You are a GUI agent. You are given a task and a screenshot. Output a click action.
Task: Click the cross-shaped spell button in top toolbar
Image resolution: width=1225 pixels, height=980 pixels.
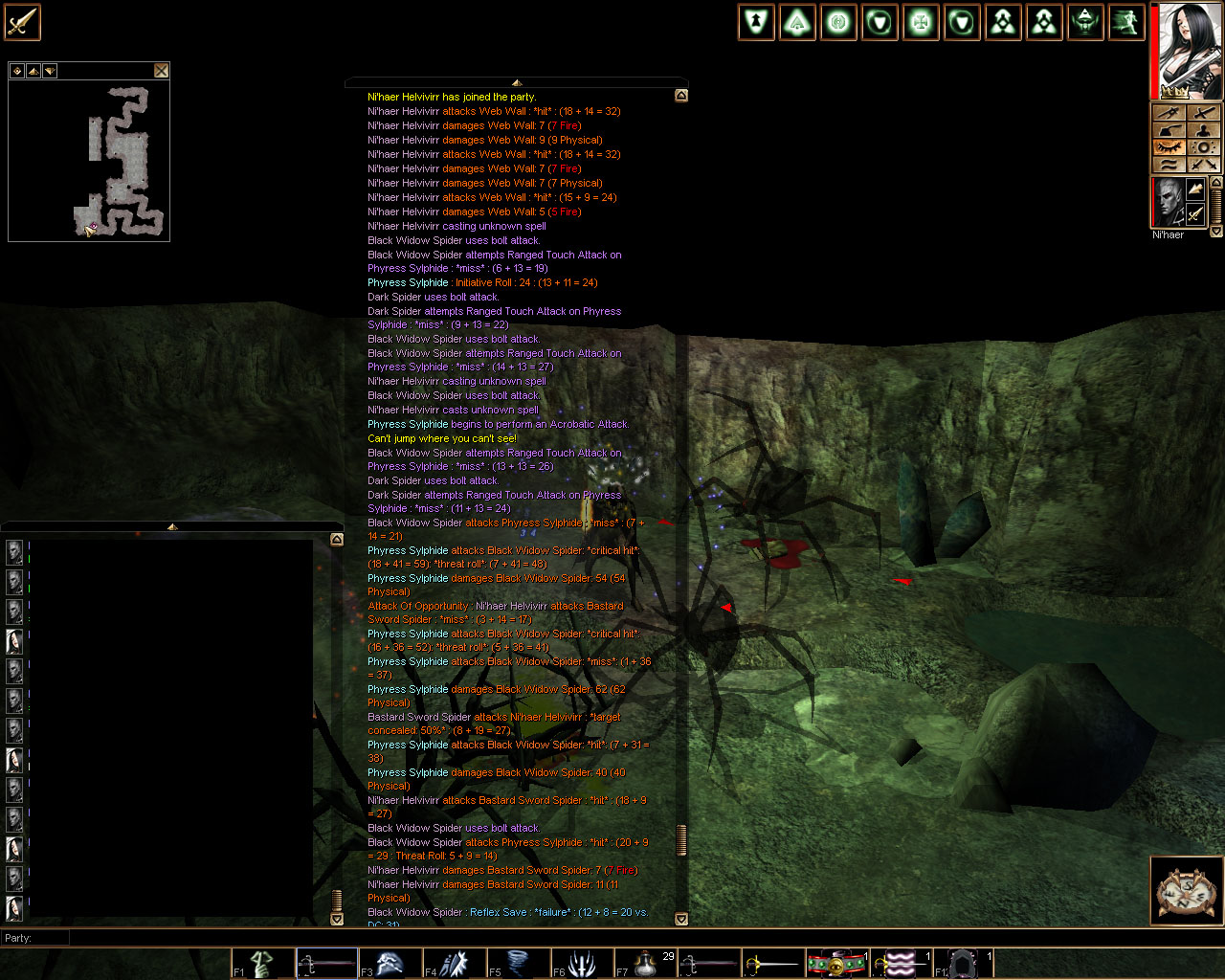920,22
